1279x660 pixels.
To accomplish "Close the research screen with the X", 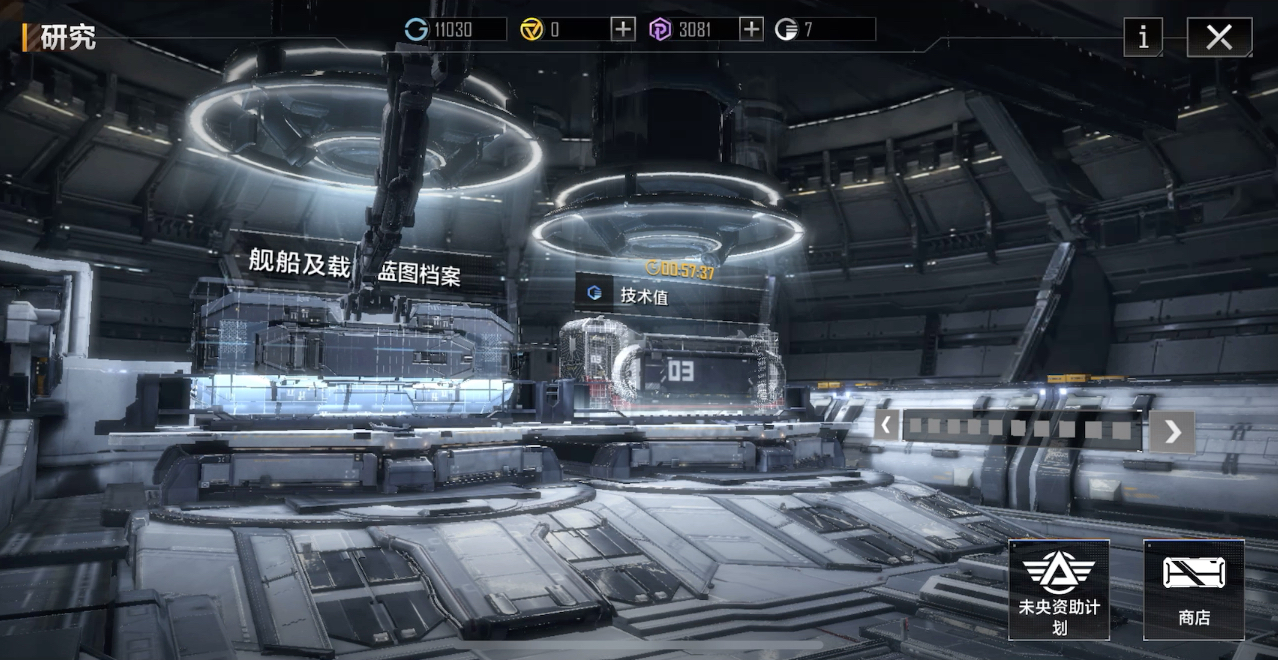I will pyautogui.click(x=1219, y=38).
